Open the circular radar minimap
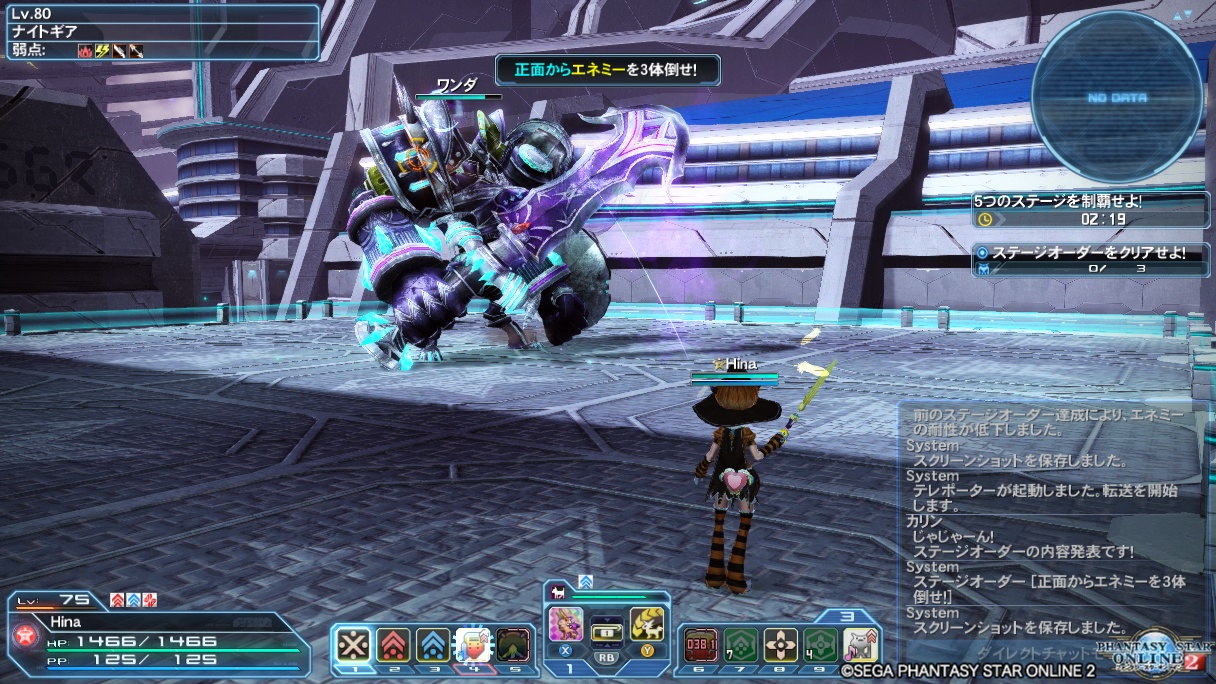 (1117, 97)
